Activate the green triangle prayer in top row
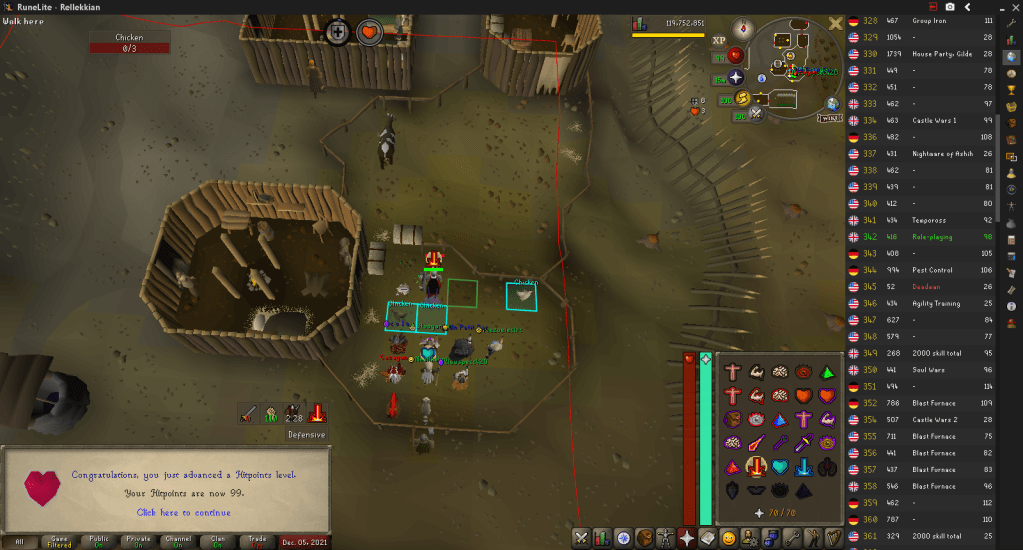The width and height of the screenshot is (1023, 550). [828, 372]
